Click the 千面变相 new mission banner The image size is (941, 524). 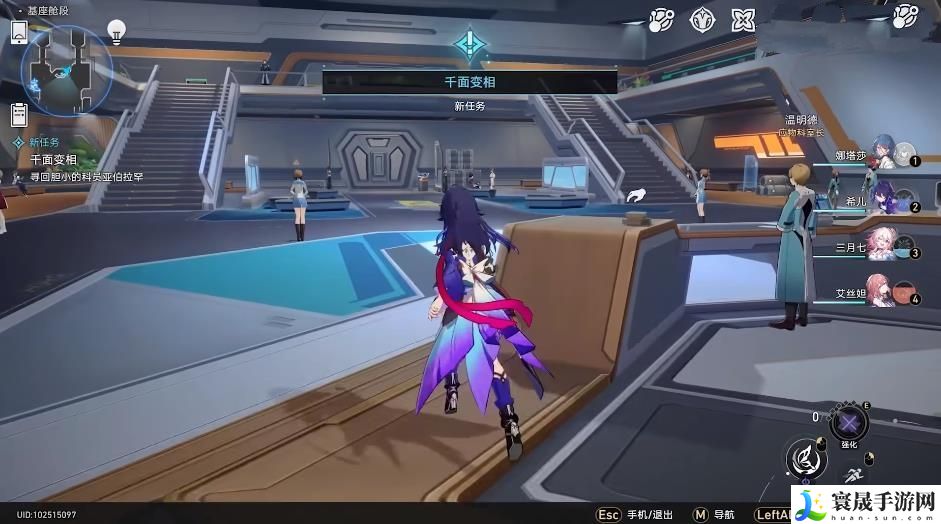[469, 83]
